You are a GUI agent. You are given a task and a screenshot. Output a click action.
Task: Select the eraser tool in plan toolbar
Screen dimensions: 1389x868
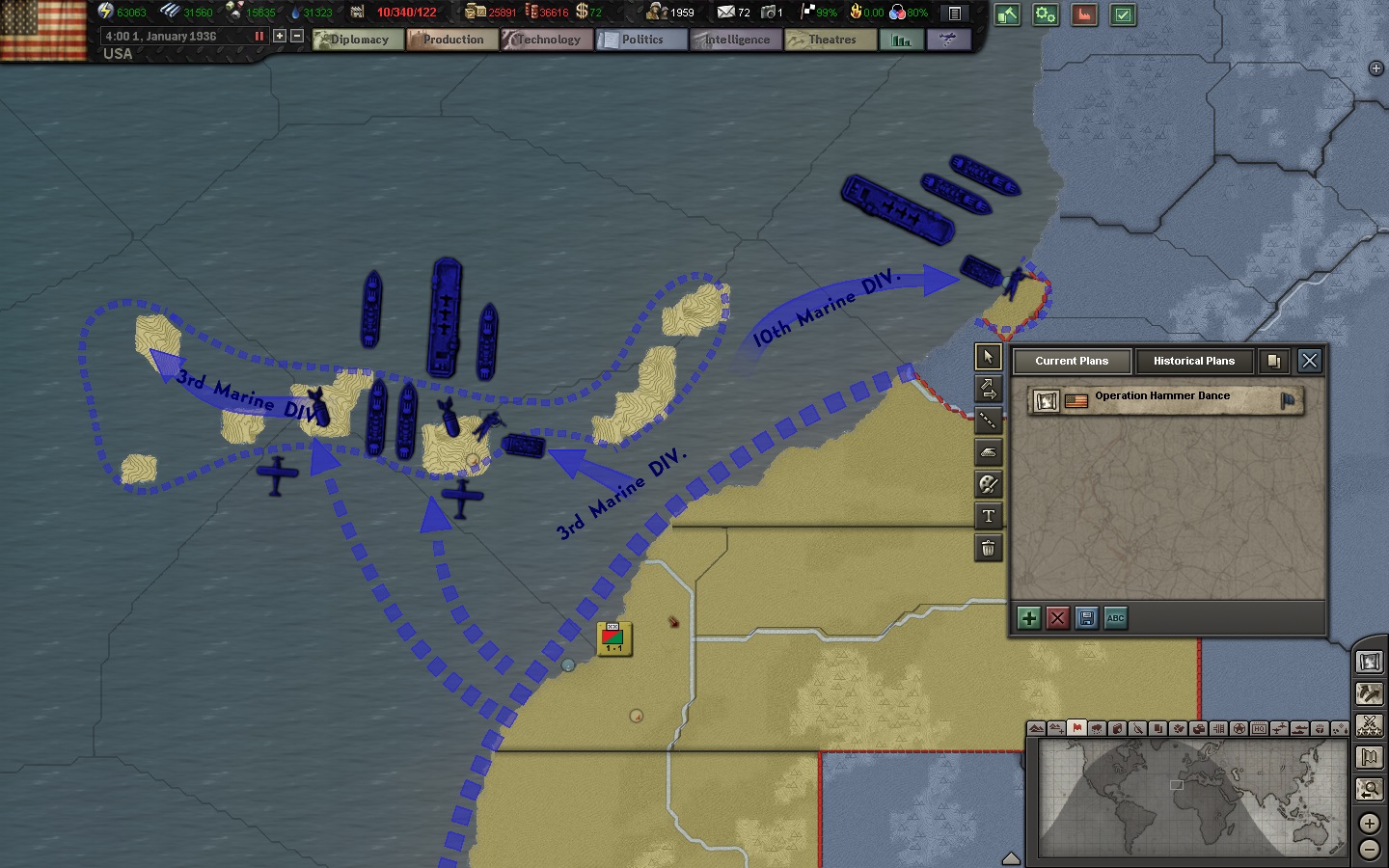988,452
